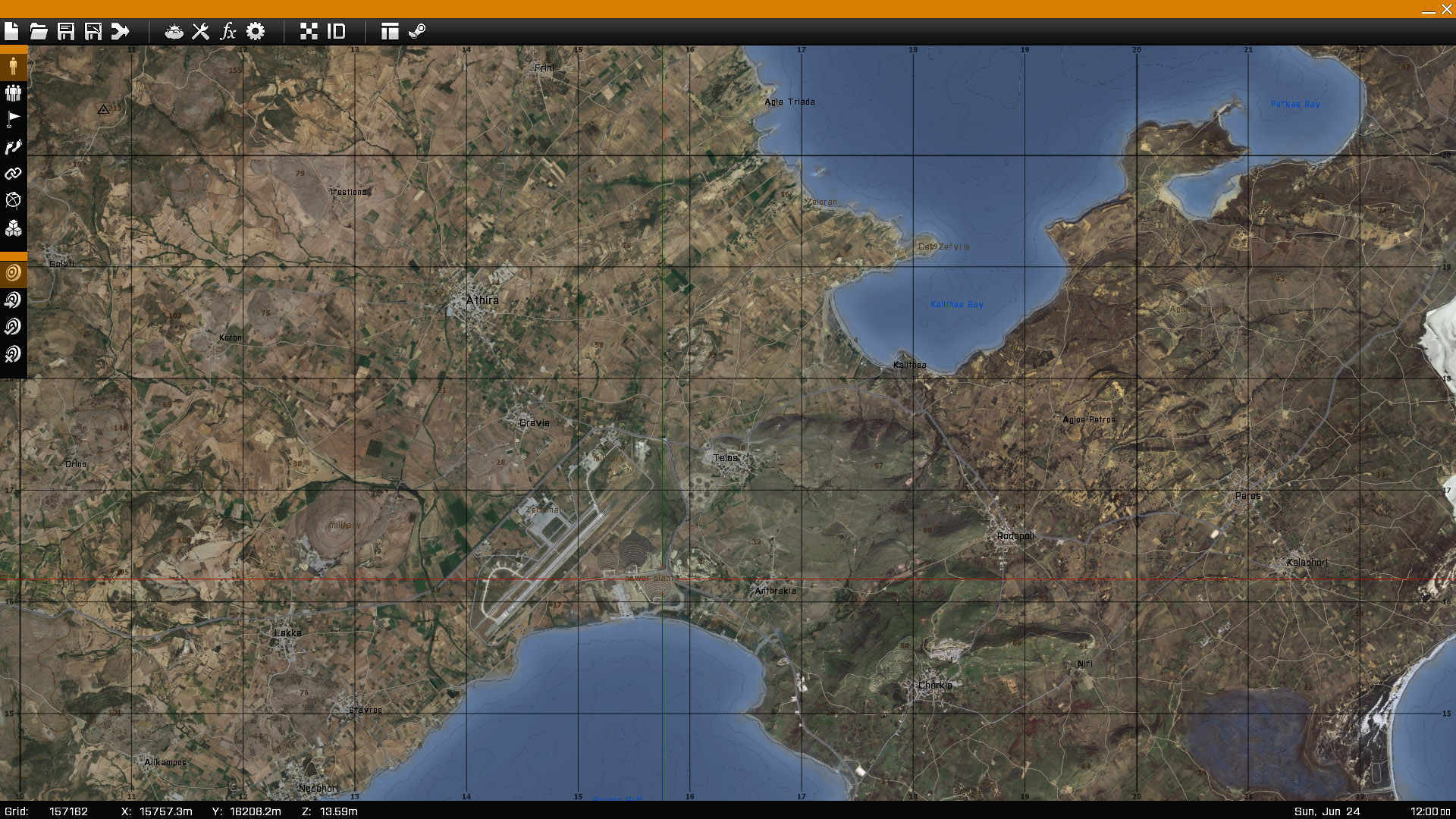Switch to the three-soldier groups mode
Viewport: 1456px width, 819px height.
click(x=13, y=93)
